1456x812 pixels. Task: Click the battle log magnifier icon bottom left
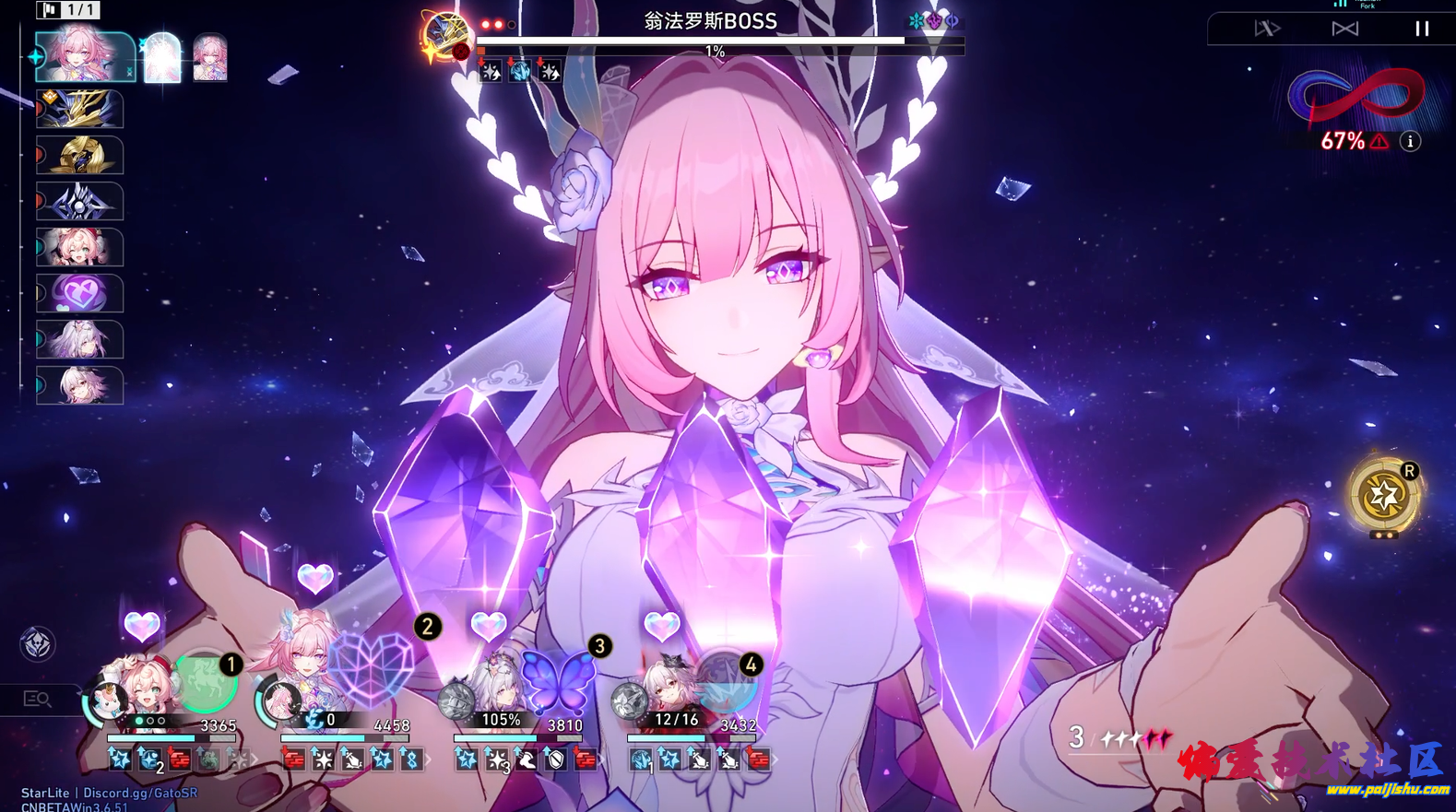(37, 699)
